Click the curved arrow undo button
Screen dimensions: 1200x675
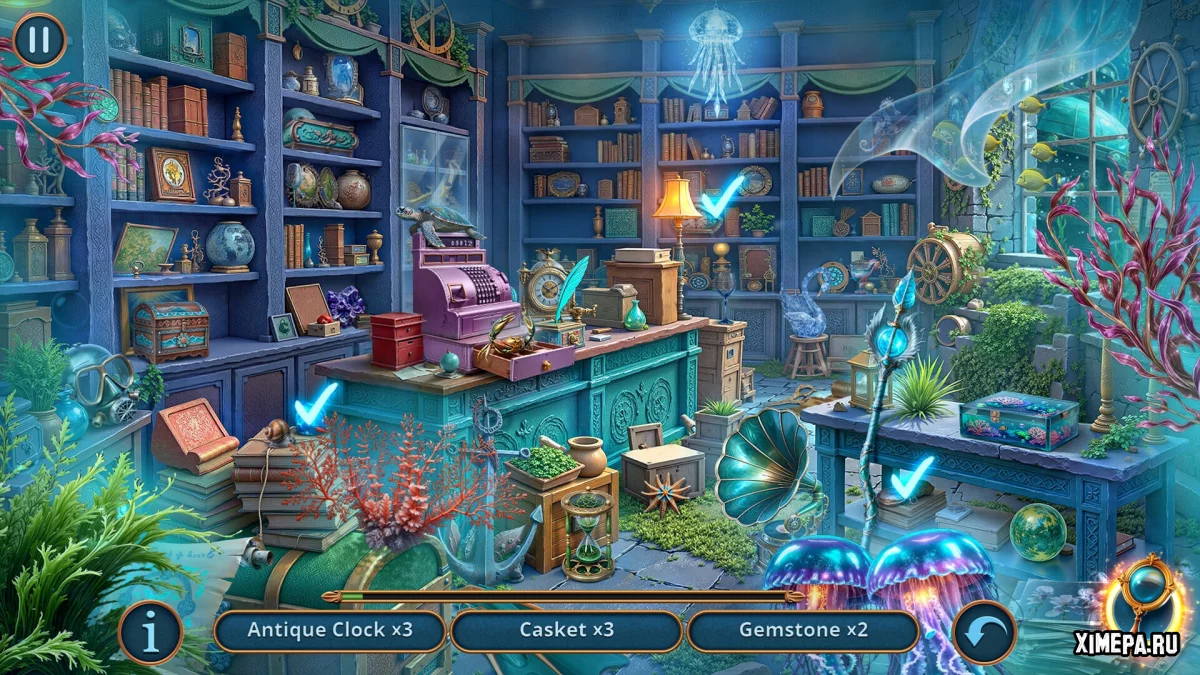click(x=984, y=632)
